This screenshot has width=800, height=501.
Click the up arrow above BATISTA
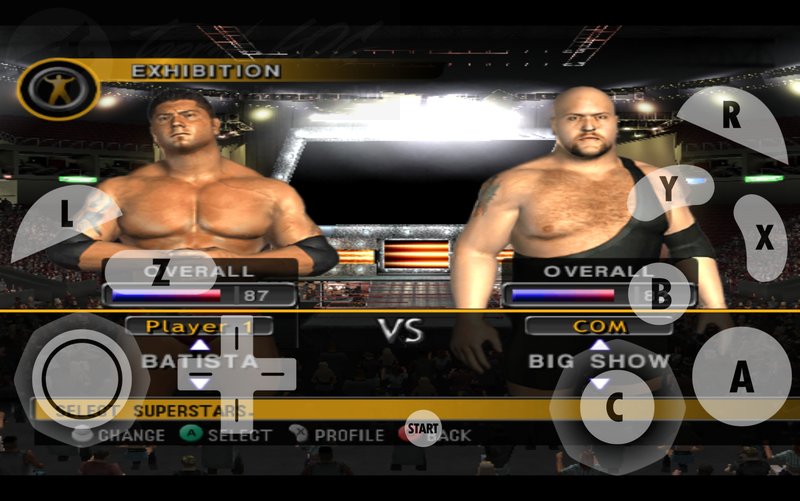click(x=200, y=345)
